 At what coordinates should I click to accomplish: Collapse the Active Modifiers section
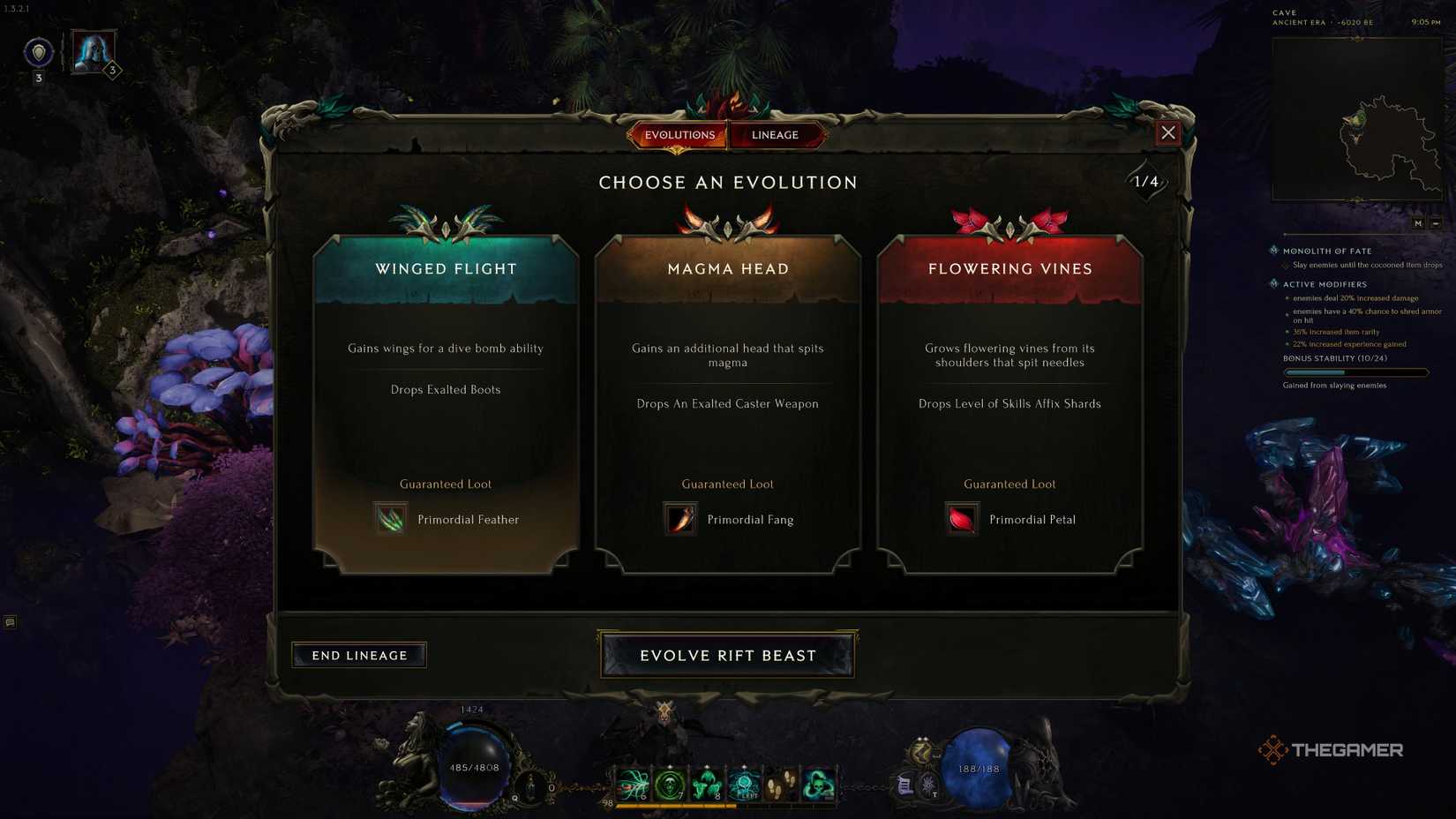click(1272, 284)
